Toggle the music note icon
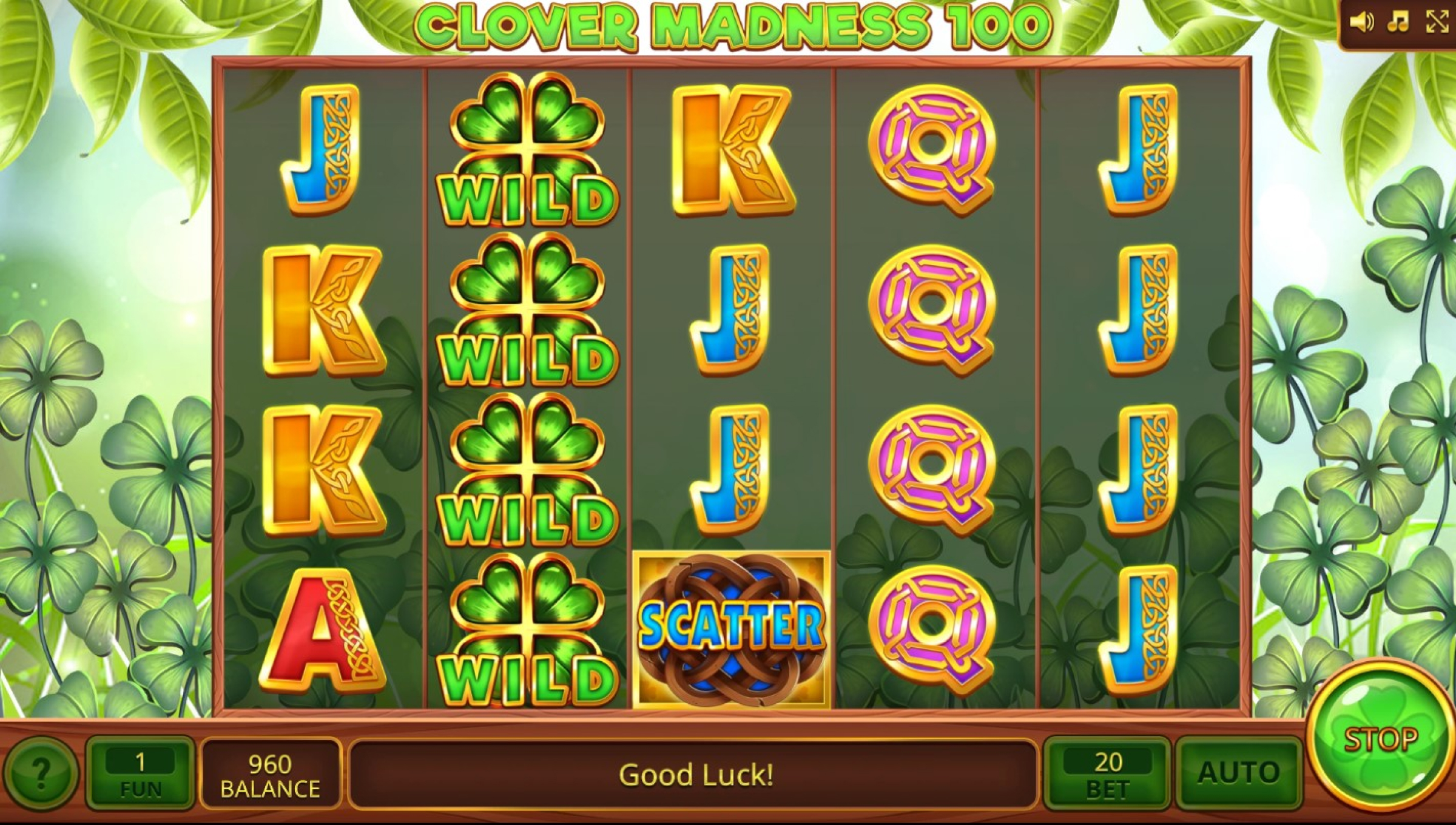The width and height of the screenshot is (1456, 825). [x=1398, y=23]
